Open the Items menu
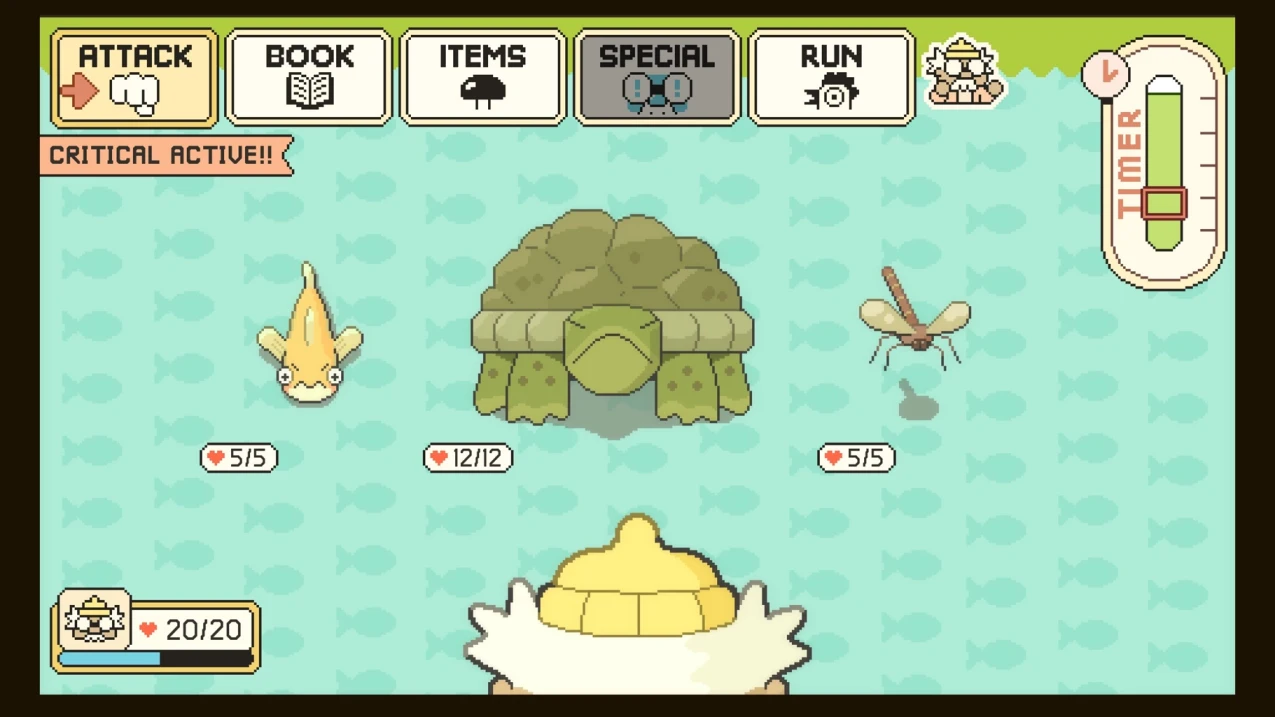 pyautogui.click(x=483, y=77)
